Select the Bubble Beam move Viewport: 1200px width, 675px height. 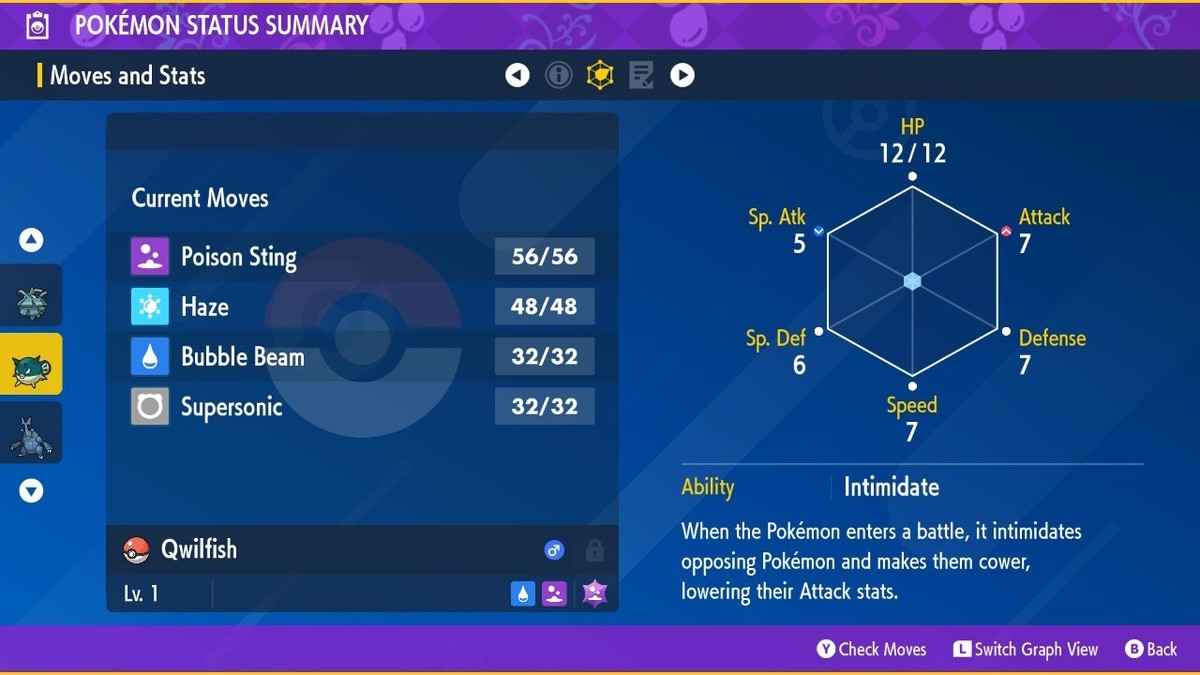[362, 357]
